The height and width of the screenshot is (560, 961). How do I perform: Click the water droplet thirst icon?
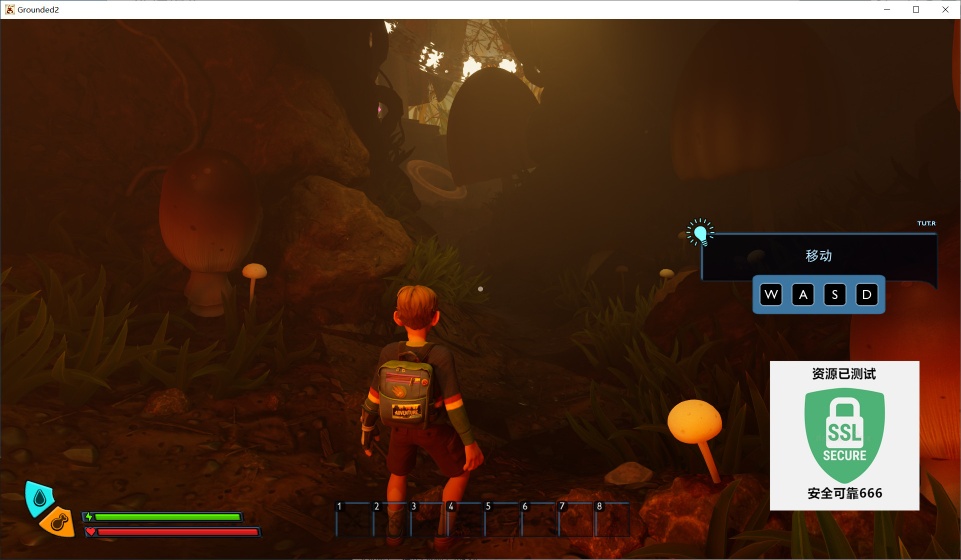[x=39, y=496]
